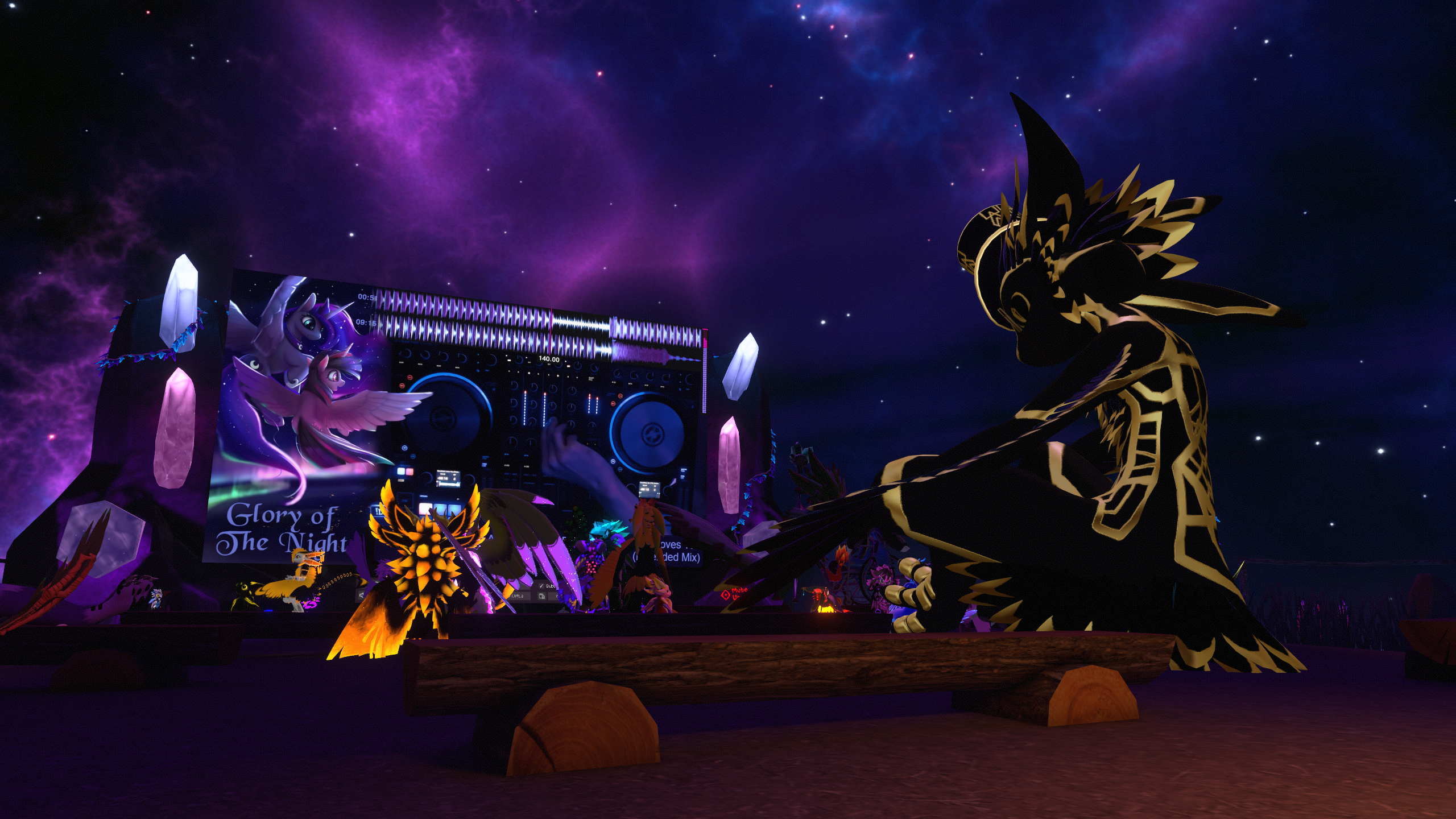
Task: Toggle the subtitles checkbox on the video player
Action: (x=541, y=586)
